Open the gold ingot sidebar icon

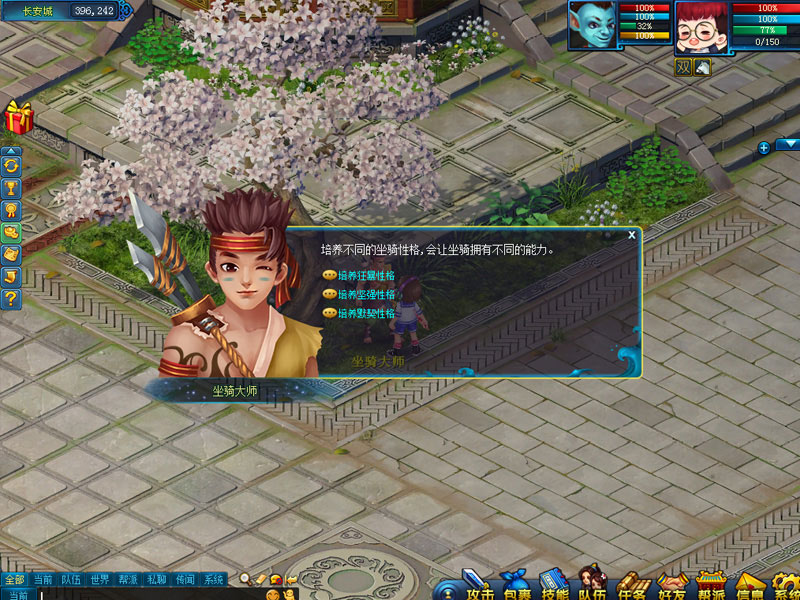coord(12,231)
